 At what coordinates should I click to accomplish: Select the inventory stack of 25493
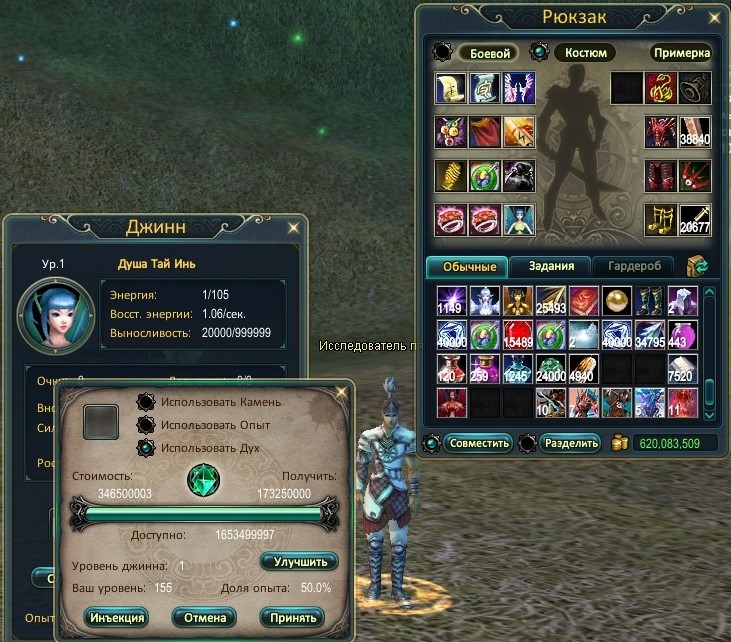[551, 300]
